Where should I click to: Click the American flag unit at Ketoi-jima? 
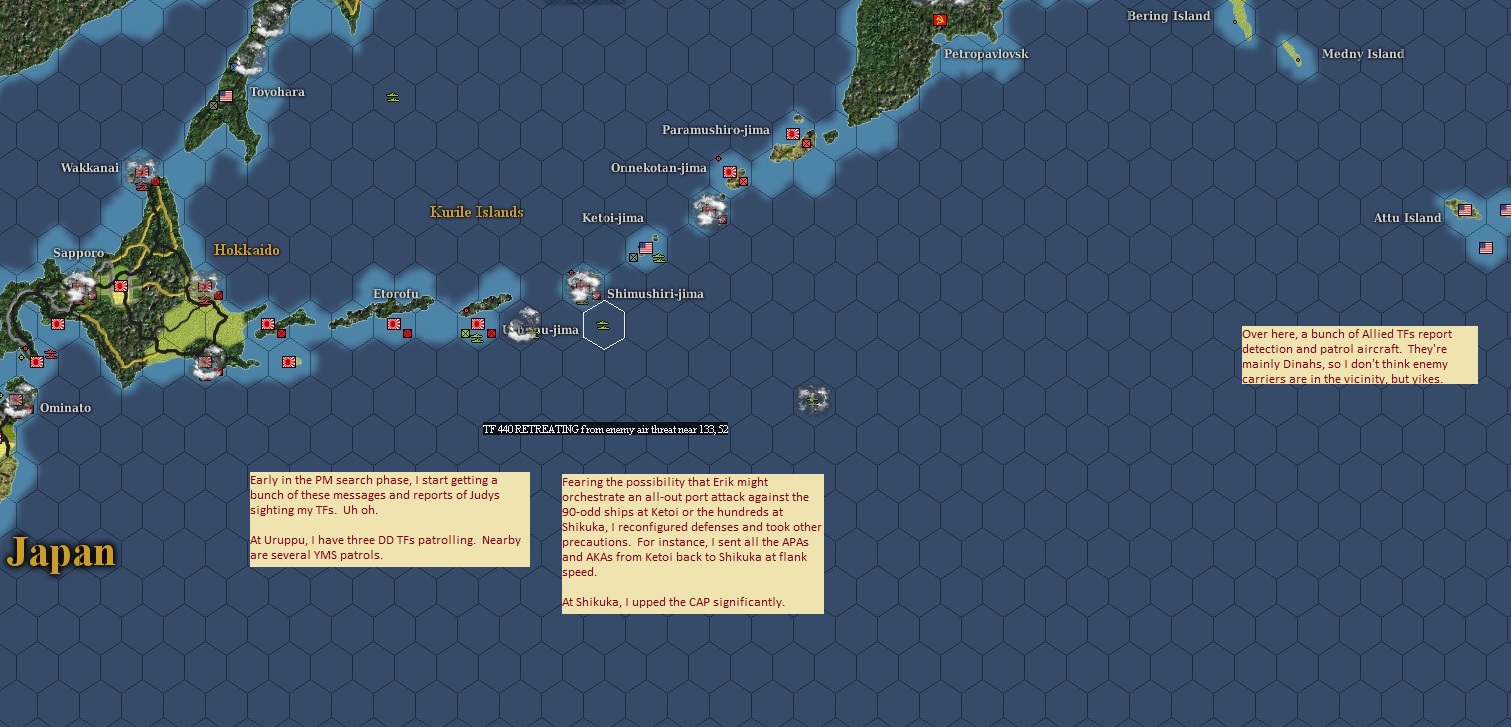click(x=646, y=247)
